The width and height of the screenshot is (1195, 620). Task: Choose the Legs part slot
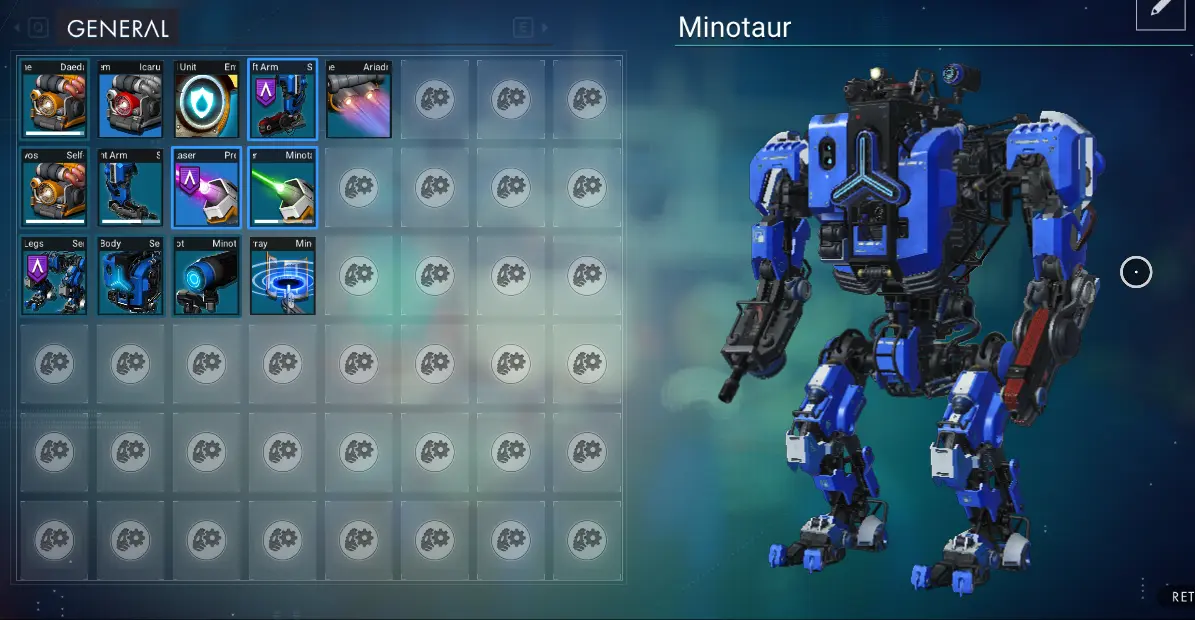55,275
